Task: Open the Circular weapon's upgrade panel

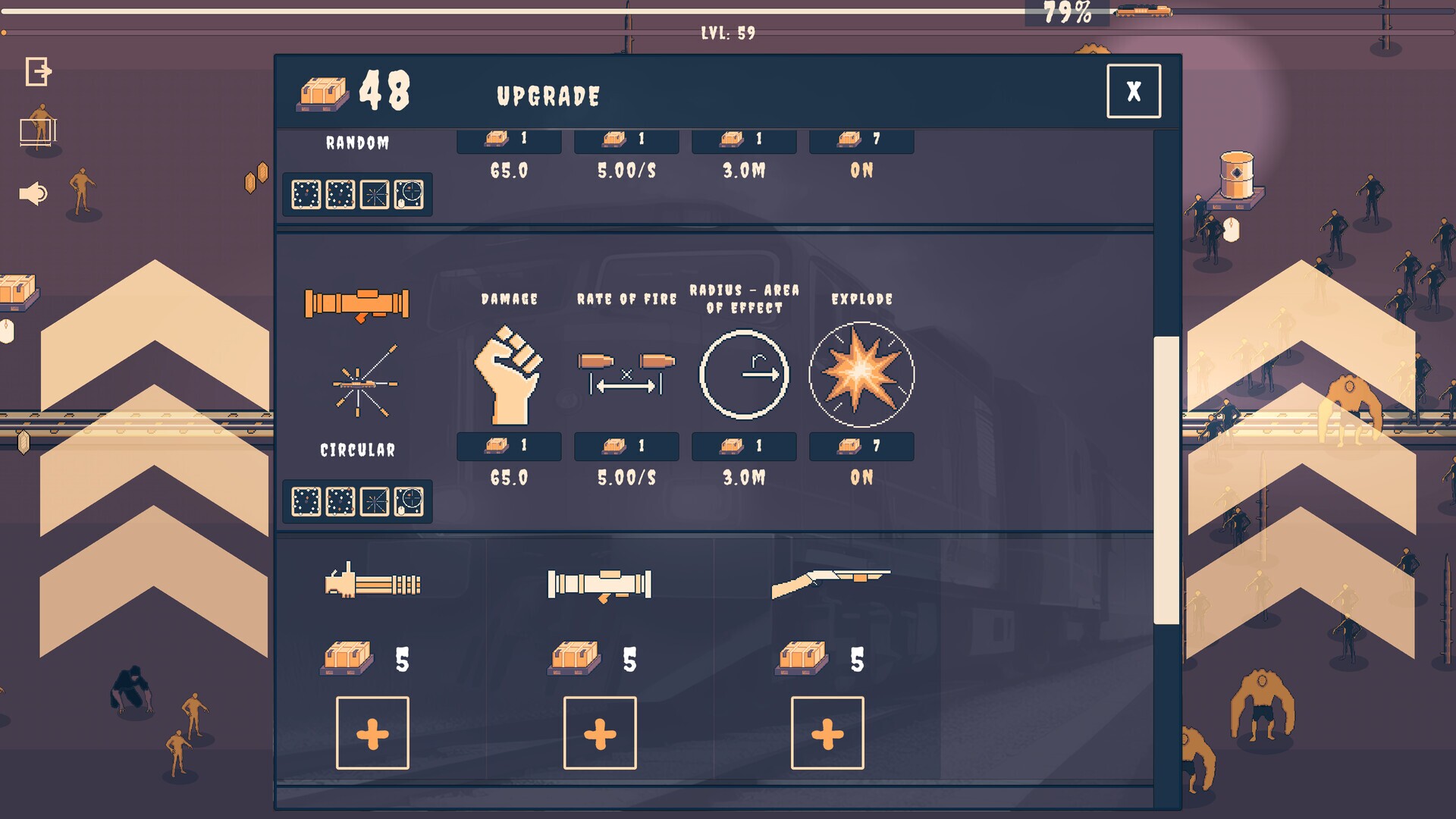Action: [x=356, y=450]
